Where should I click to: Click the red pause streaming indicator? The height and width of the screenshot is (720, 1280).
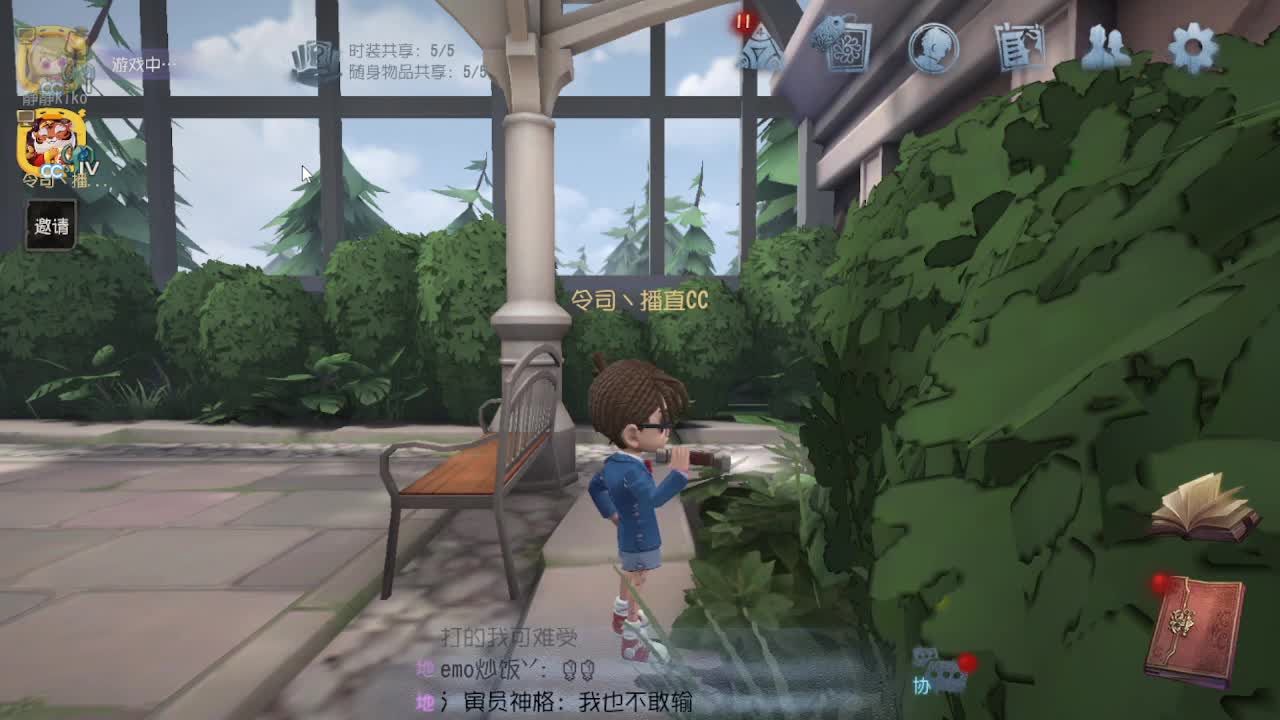[x=744, y=18]
